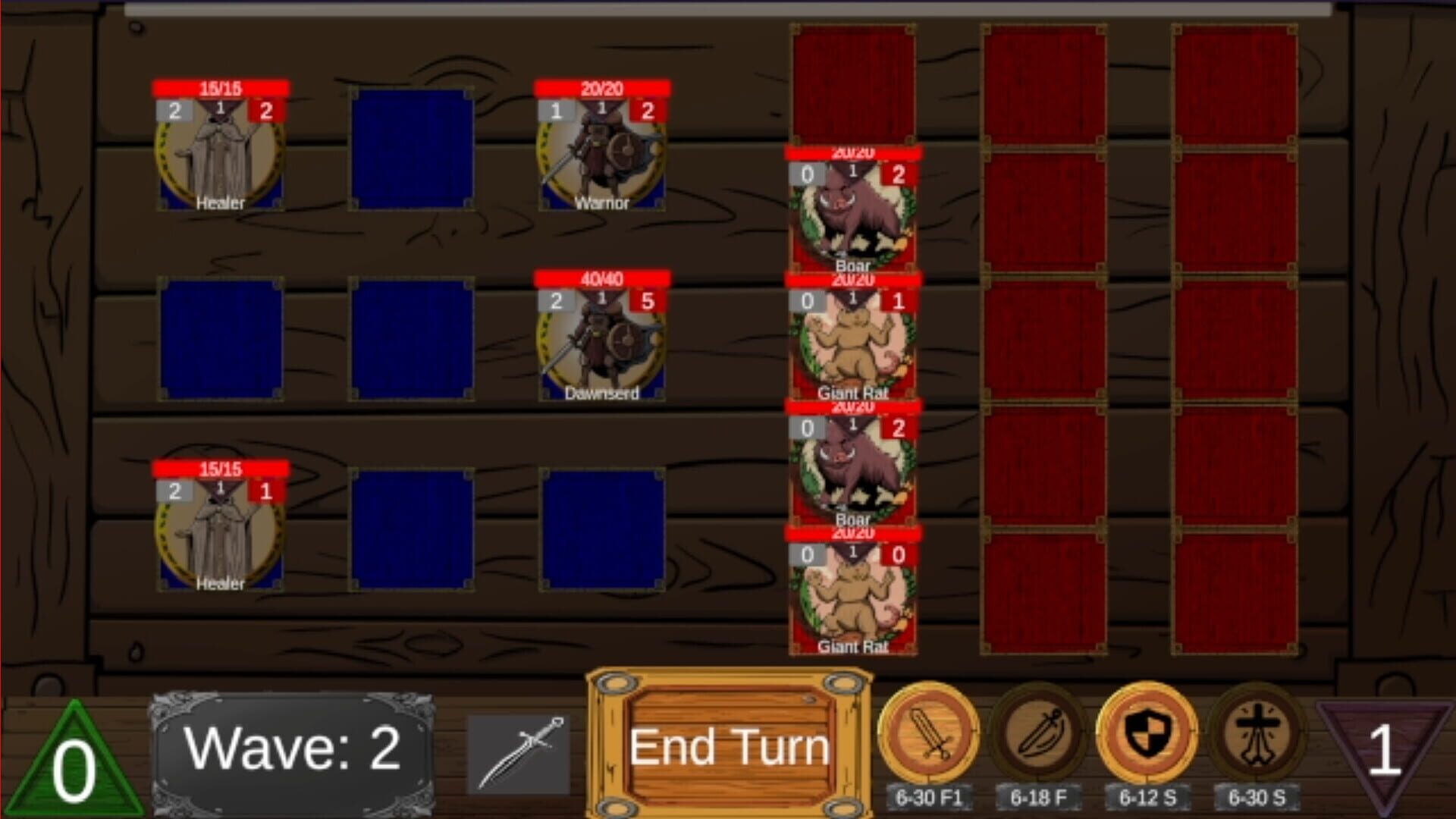
Task: Select the lower Boar card
Action: tap(853, 466)
